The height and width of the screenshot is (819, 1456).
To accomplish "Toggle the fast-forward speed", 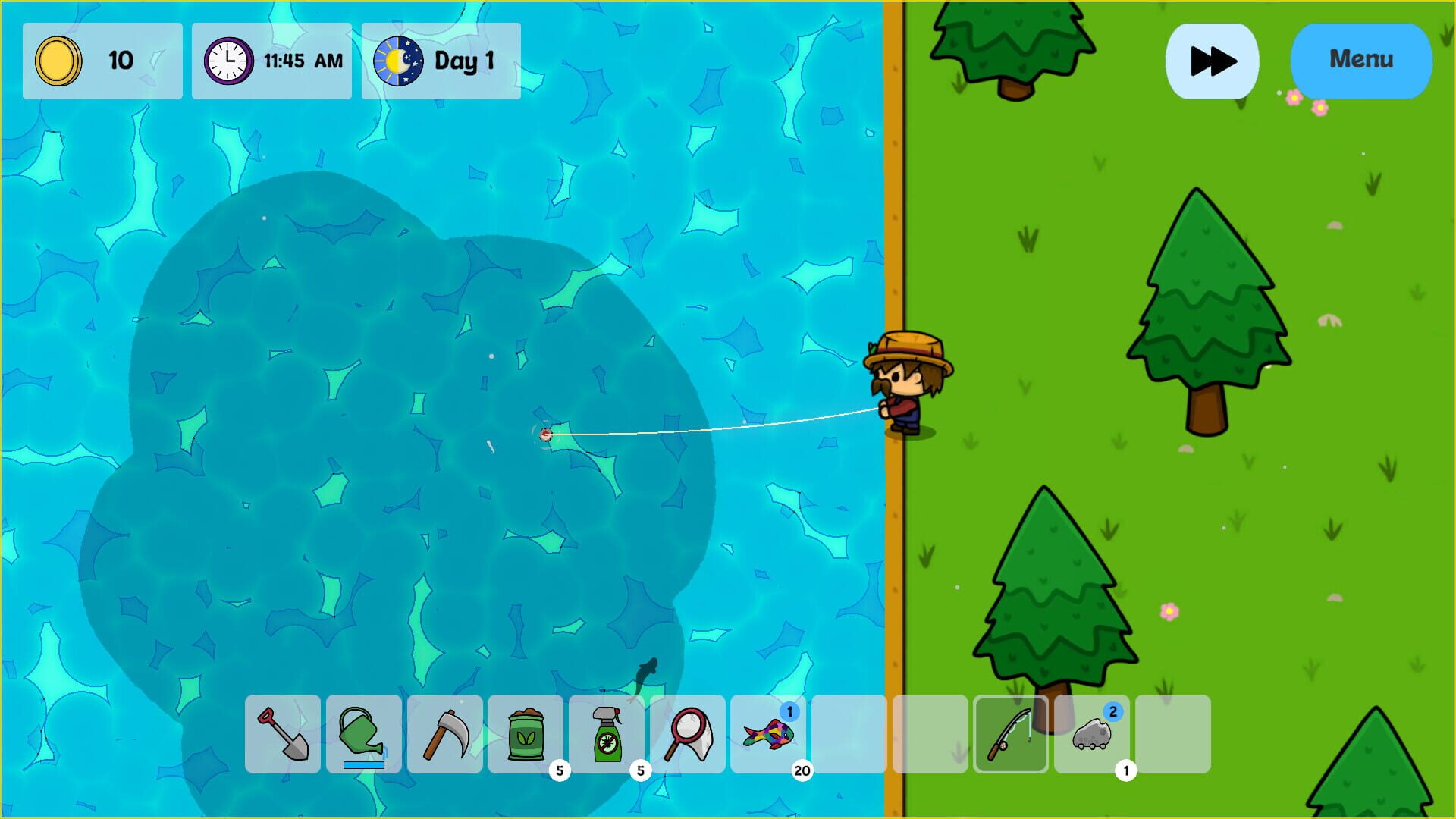I will (x=1211, y=60).
